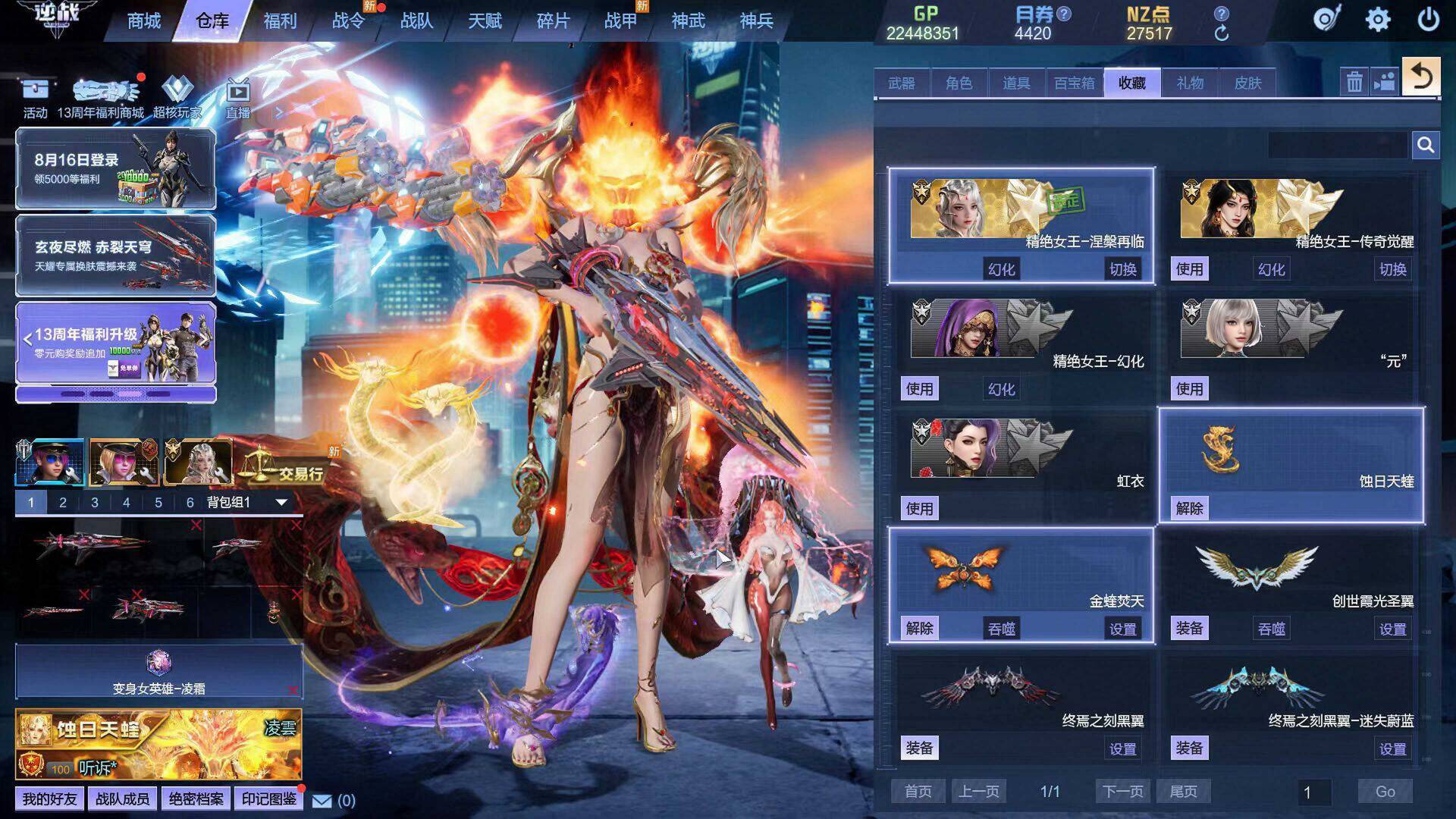This screenshot has height=819, width=1456.
Task: Open the 商城 shop menu
Action: [x=143, y=21]
